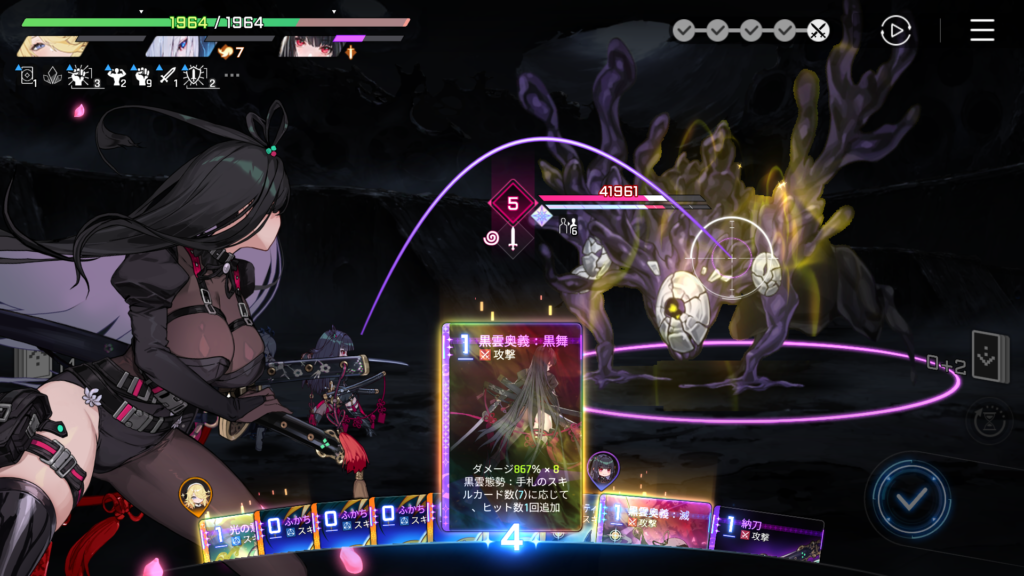Inspect the sword attack buff icon

[167, 75]
